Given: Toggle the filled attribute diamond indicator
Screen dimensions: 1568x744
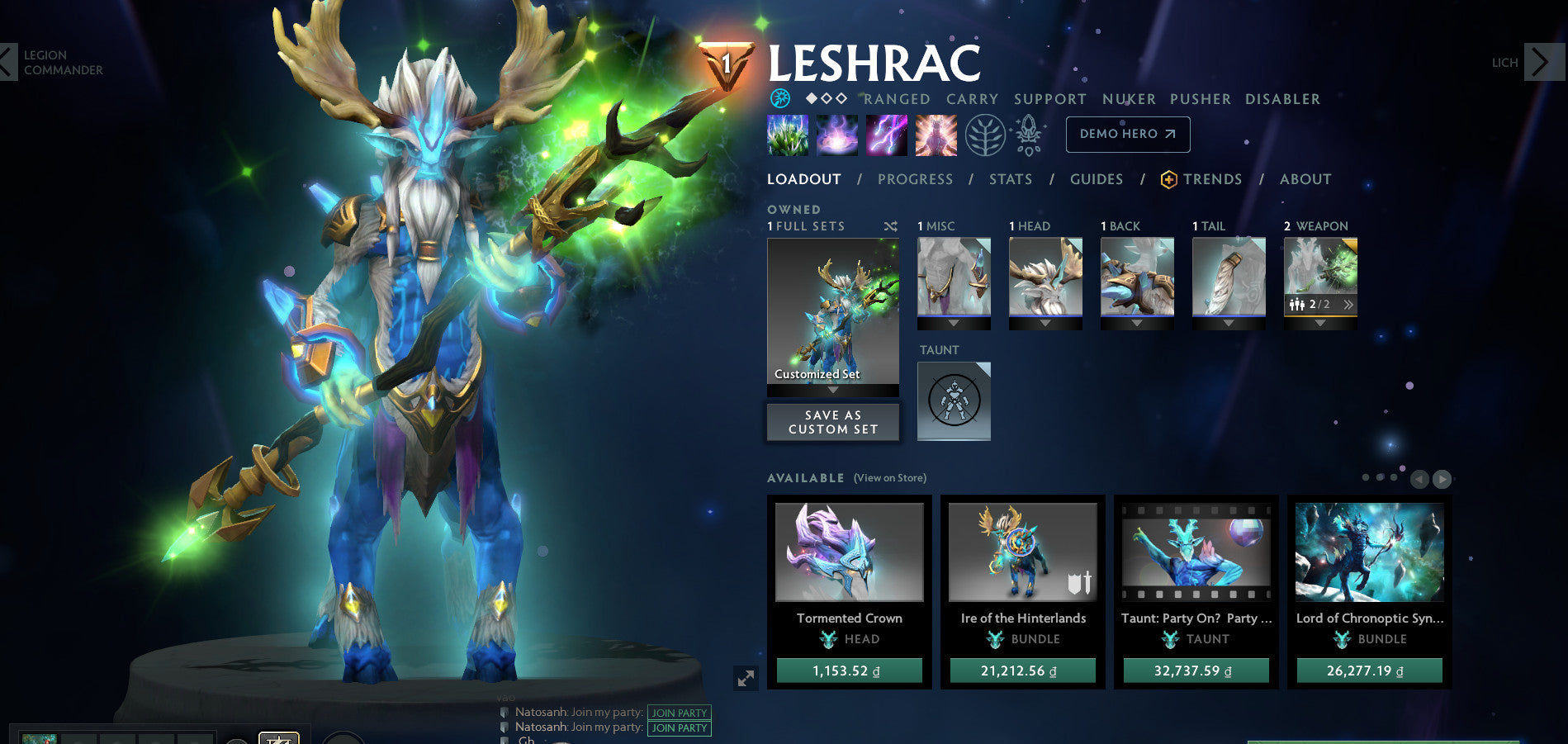Looking at the screenshot, I should click(812, 98).
